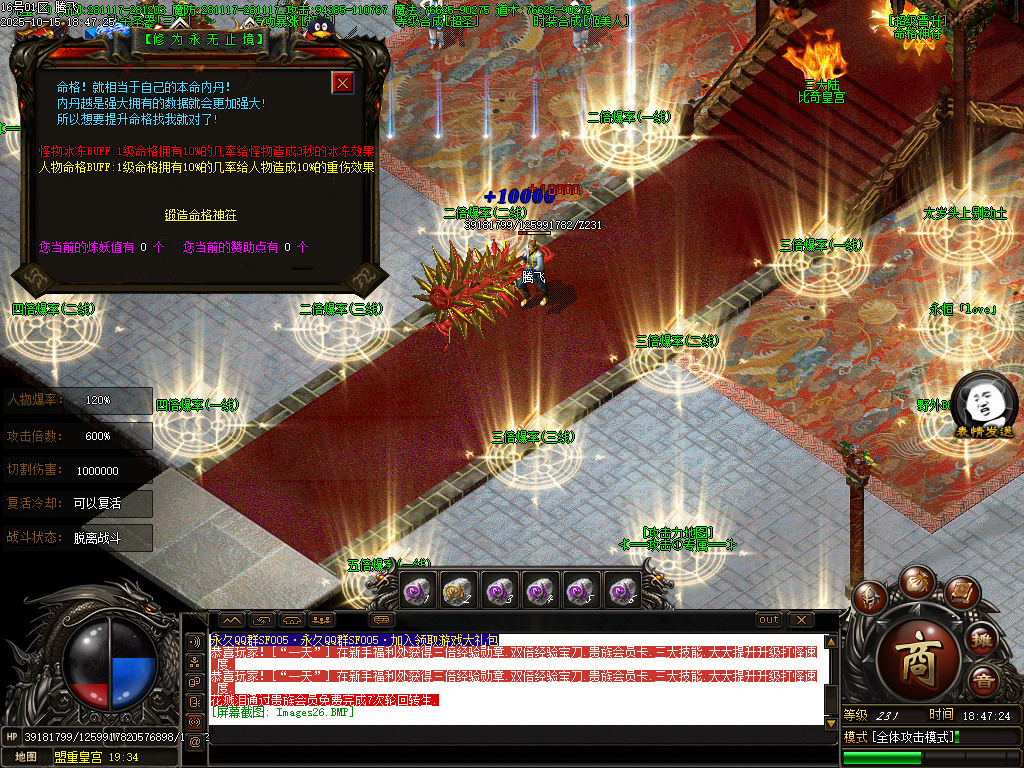1024x768 pixels.
Task: Use the orange-swirl item in hotbar slot 2
Action: pyautogui.click(x=457, y=591)
